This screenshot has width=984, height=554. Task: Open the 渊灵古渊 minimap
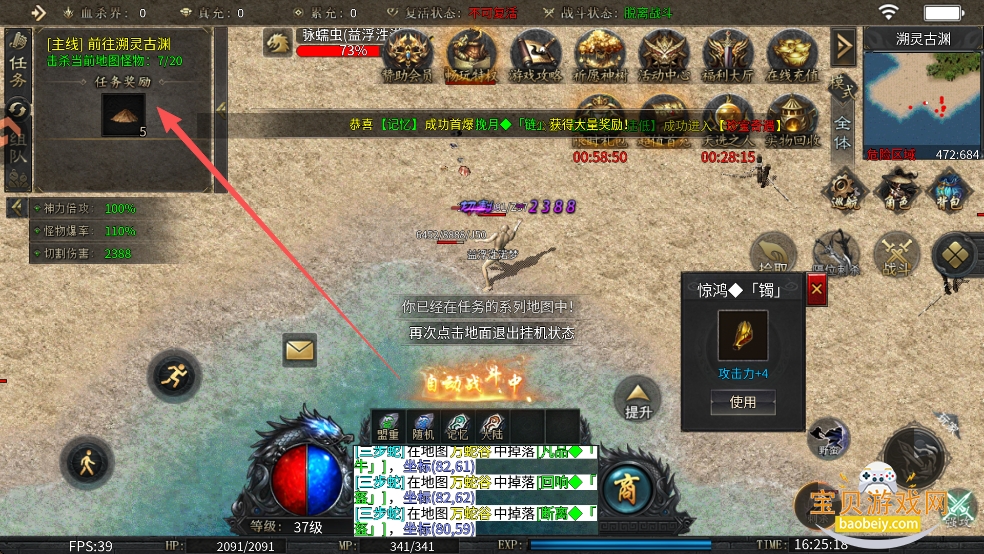[922, 96]
